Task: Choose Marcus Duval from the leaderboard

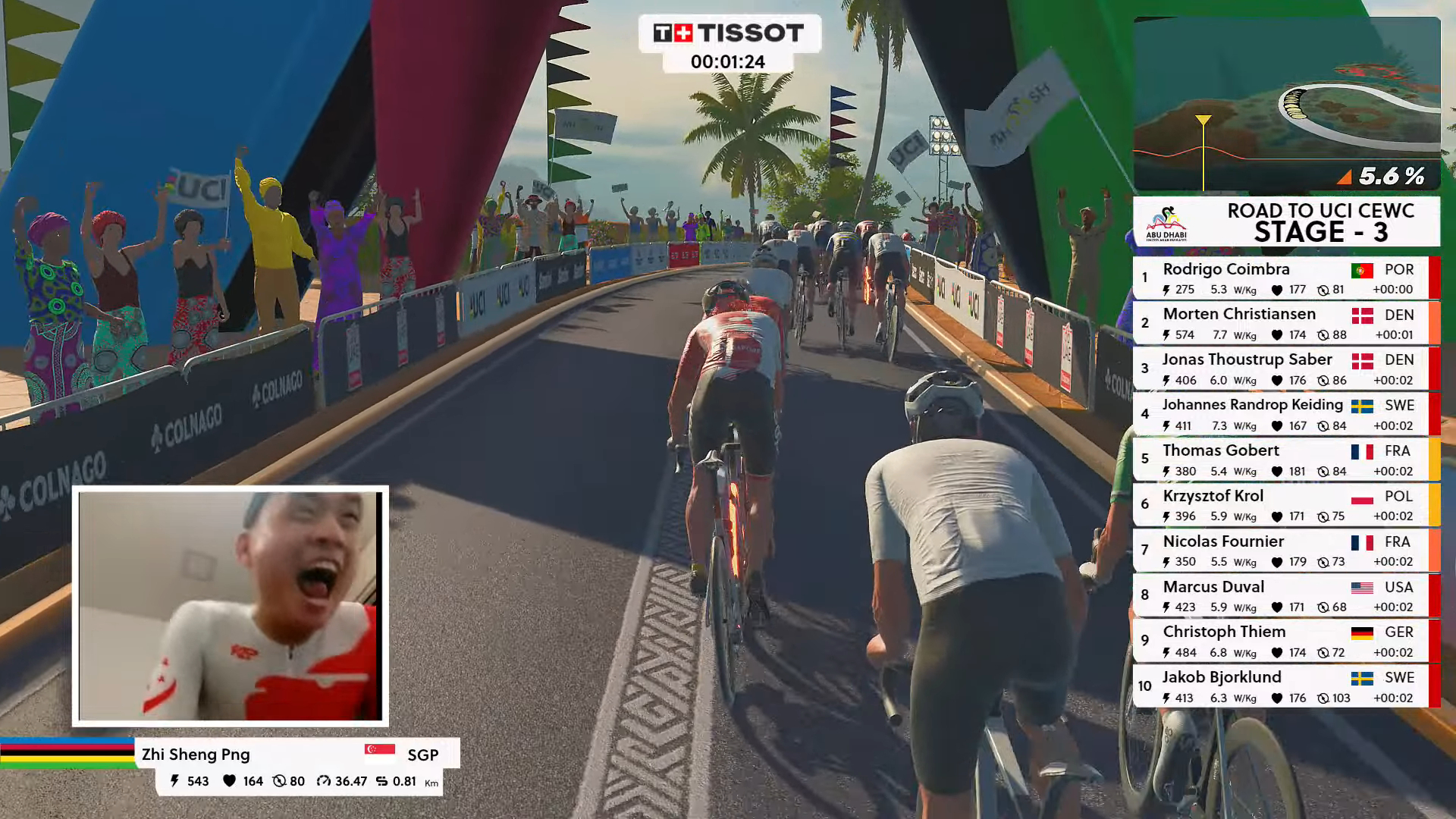Action: tap(1282, 595)
